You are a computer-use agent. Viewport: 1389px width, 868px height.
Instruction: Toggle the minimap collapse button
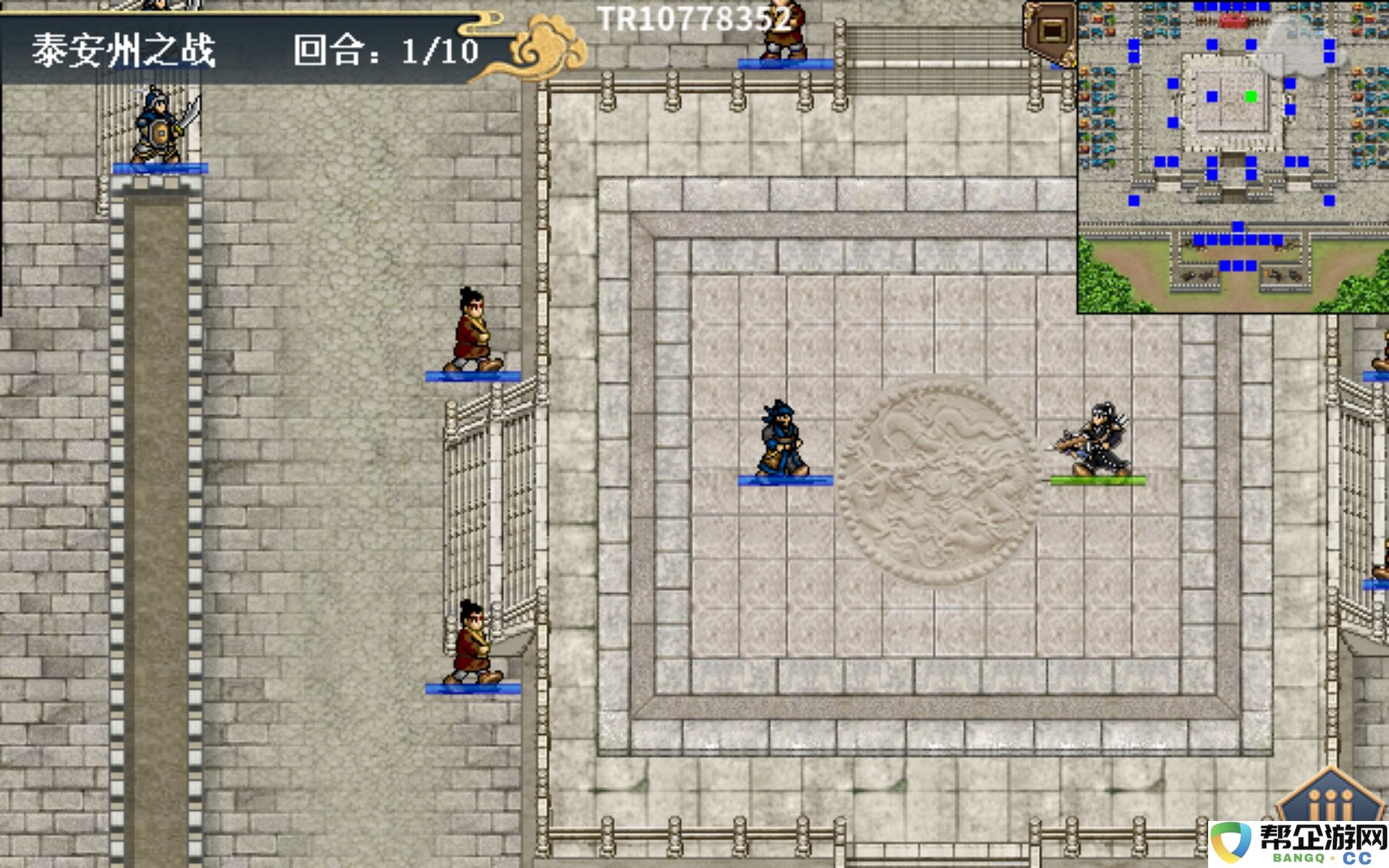[x=1050, y=31]
